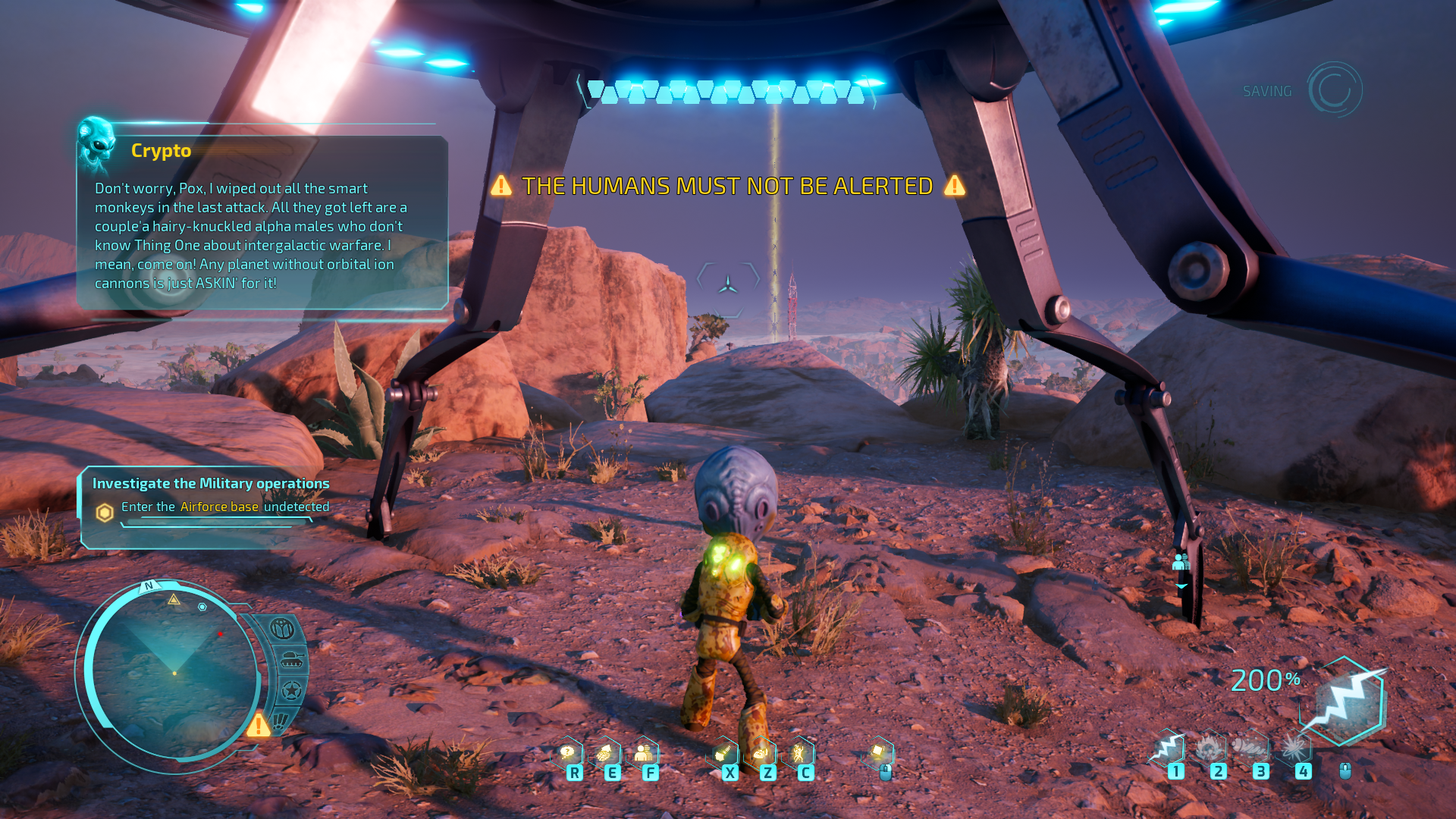Click Crypto's alien portrait in dialogue box
The image size is (1456, 819).
click(x=97, y=144)
